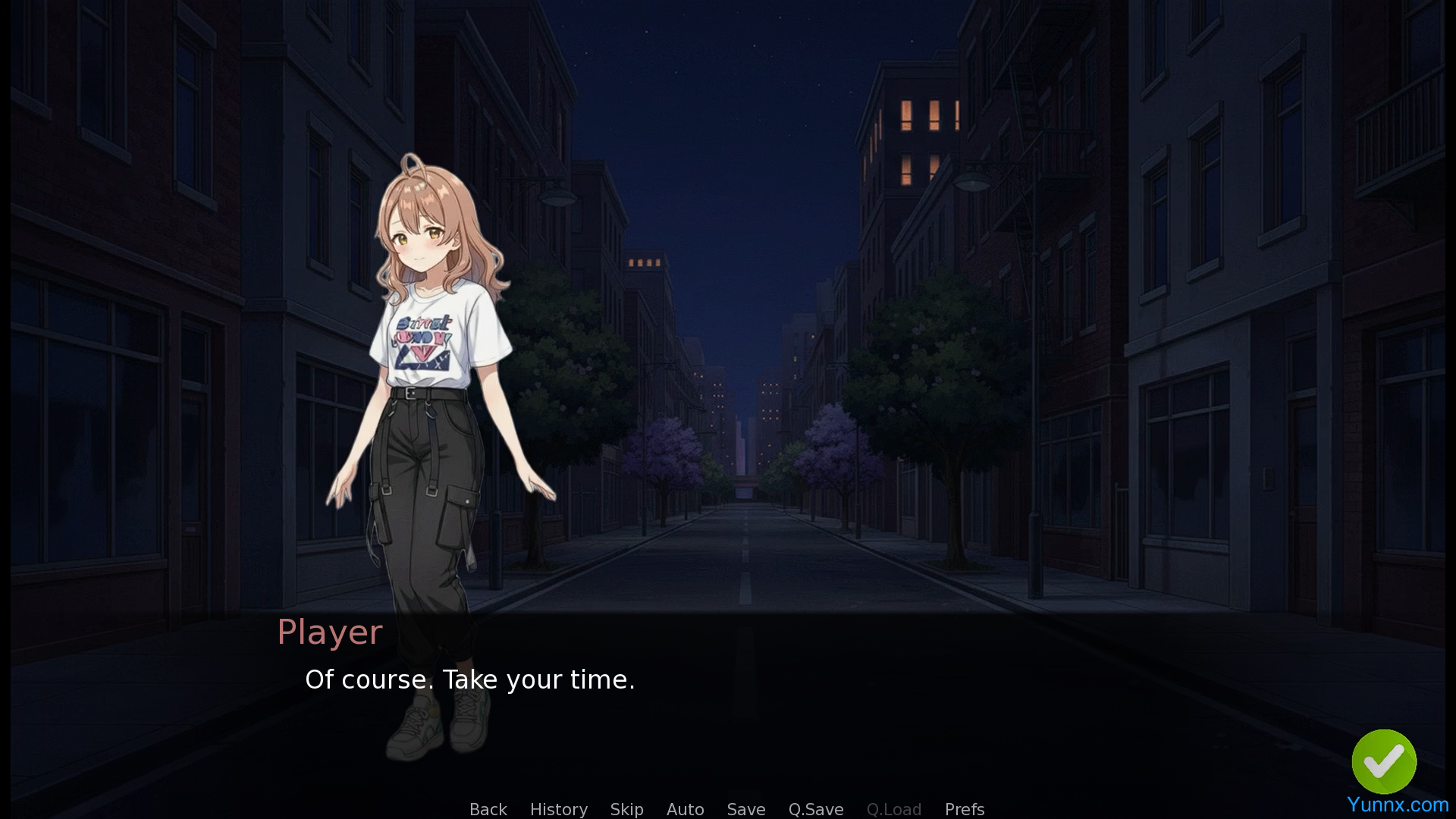Go back with the Back button
1456x819 pixels.
[488, 809]
